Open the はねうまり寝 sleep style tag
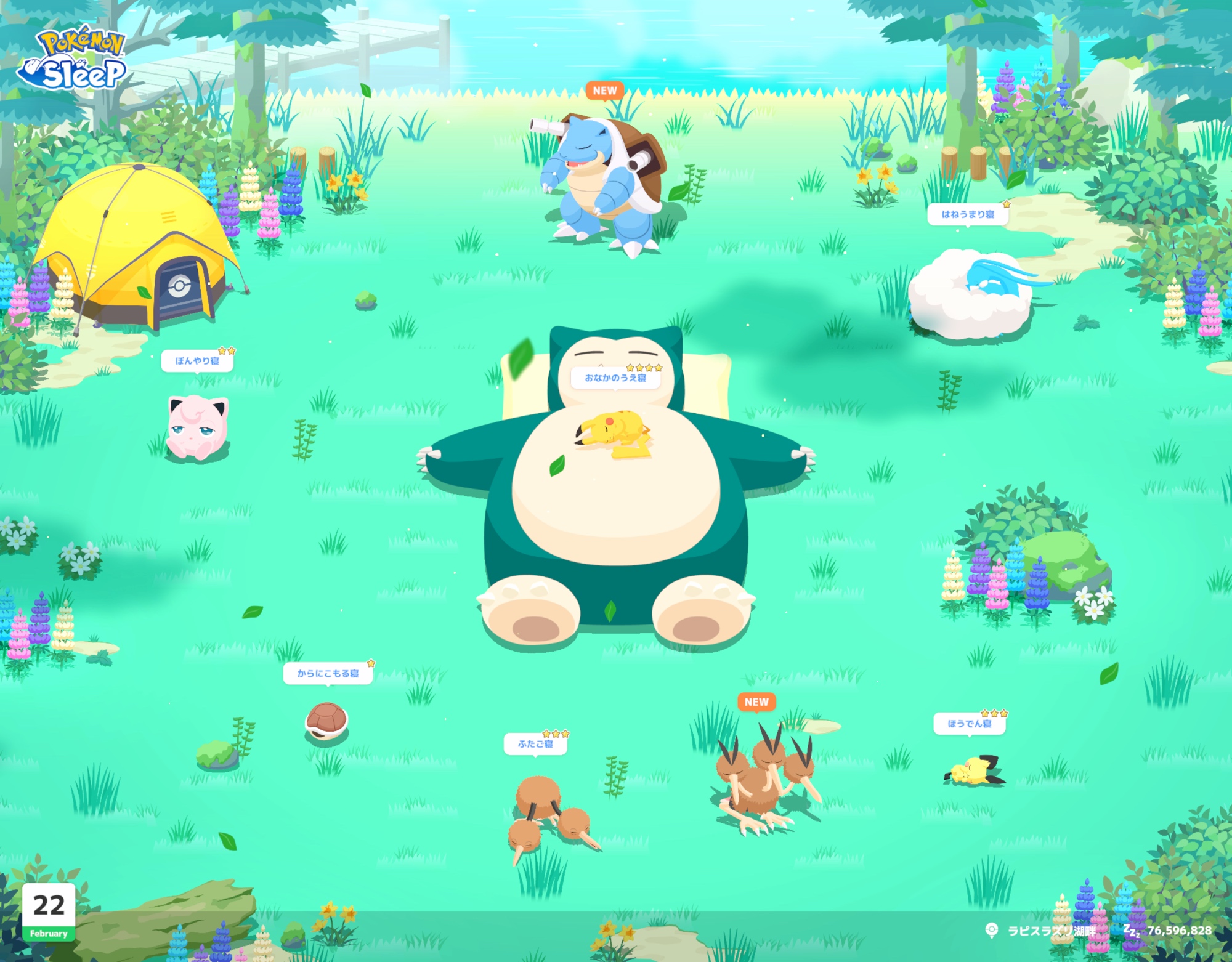Viewport: 1232px width, 962px height. 967,214
